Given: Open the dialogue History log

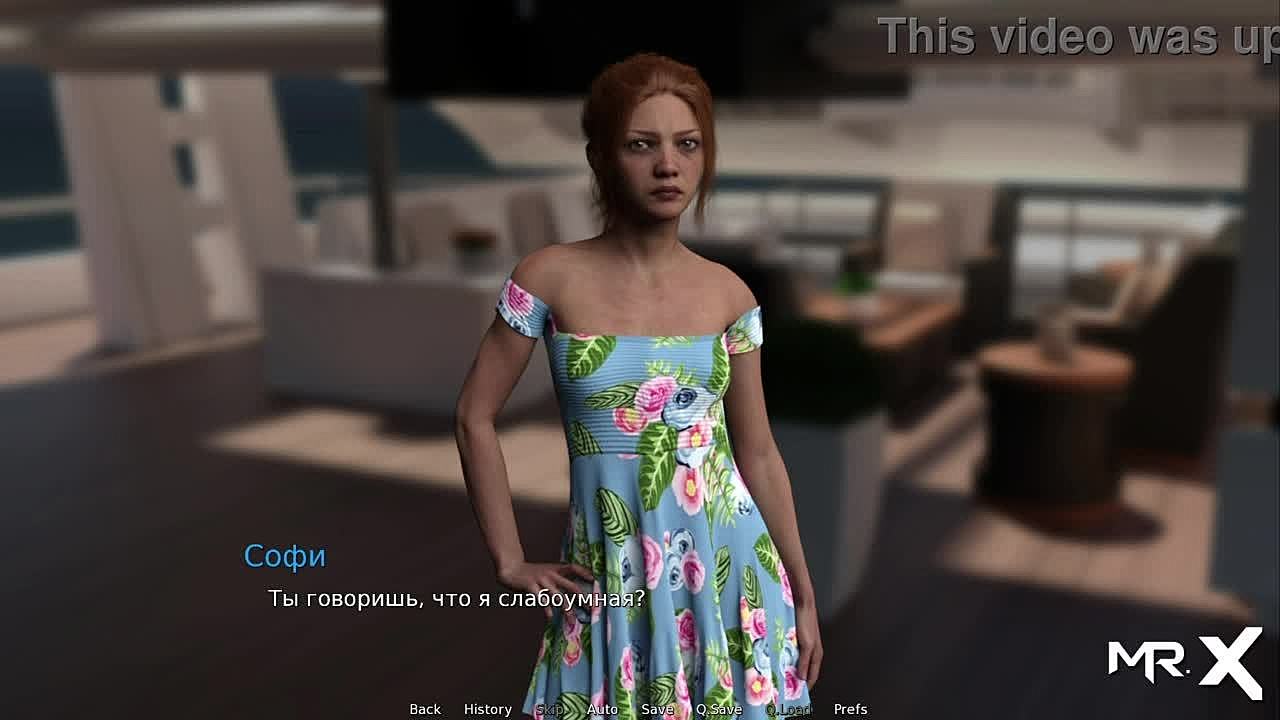Looking at the screenshot, I should pyautogui.click(x=488, y=709).
